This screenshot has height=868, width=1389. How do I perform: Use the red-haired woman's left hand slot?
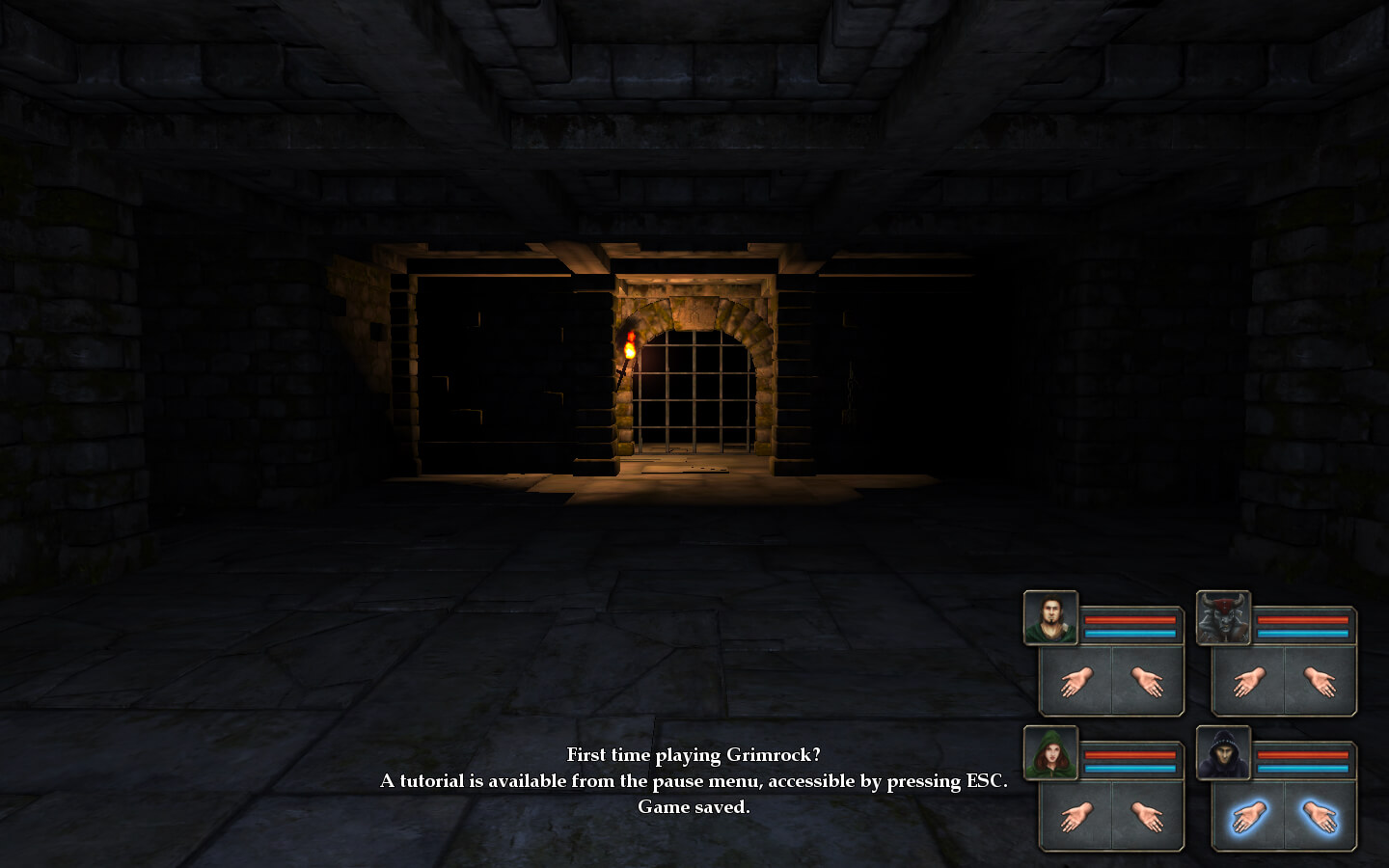[x=1076, y=817]
